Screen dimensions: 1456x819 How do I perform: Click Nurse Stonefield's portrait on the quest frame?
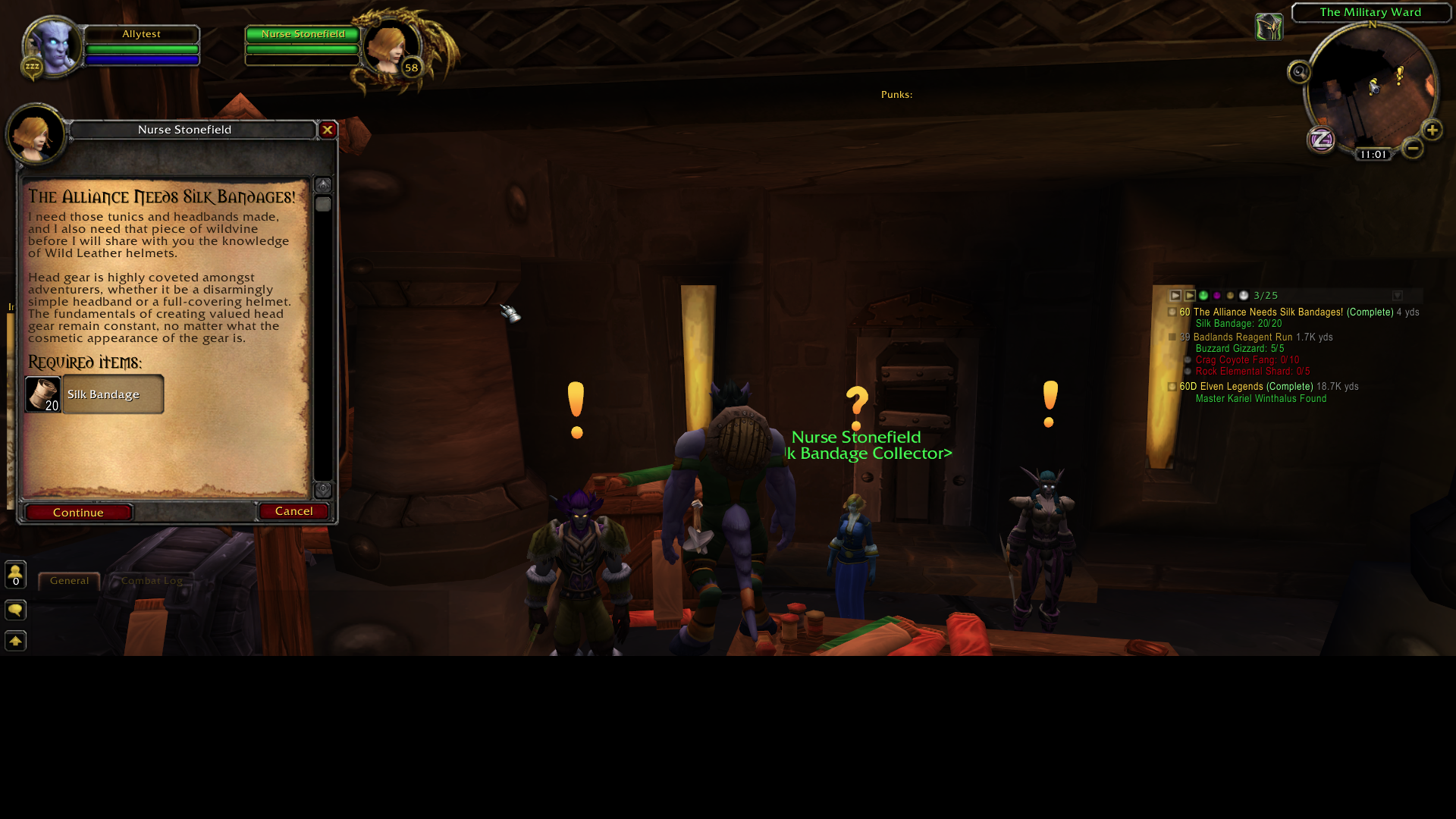pyautogui.click(x=35, y=134)
